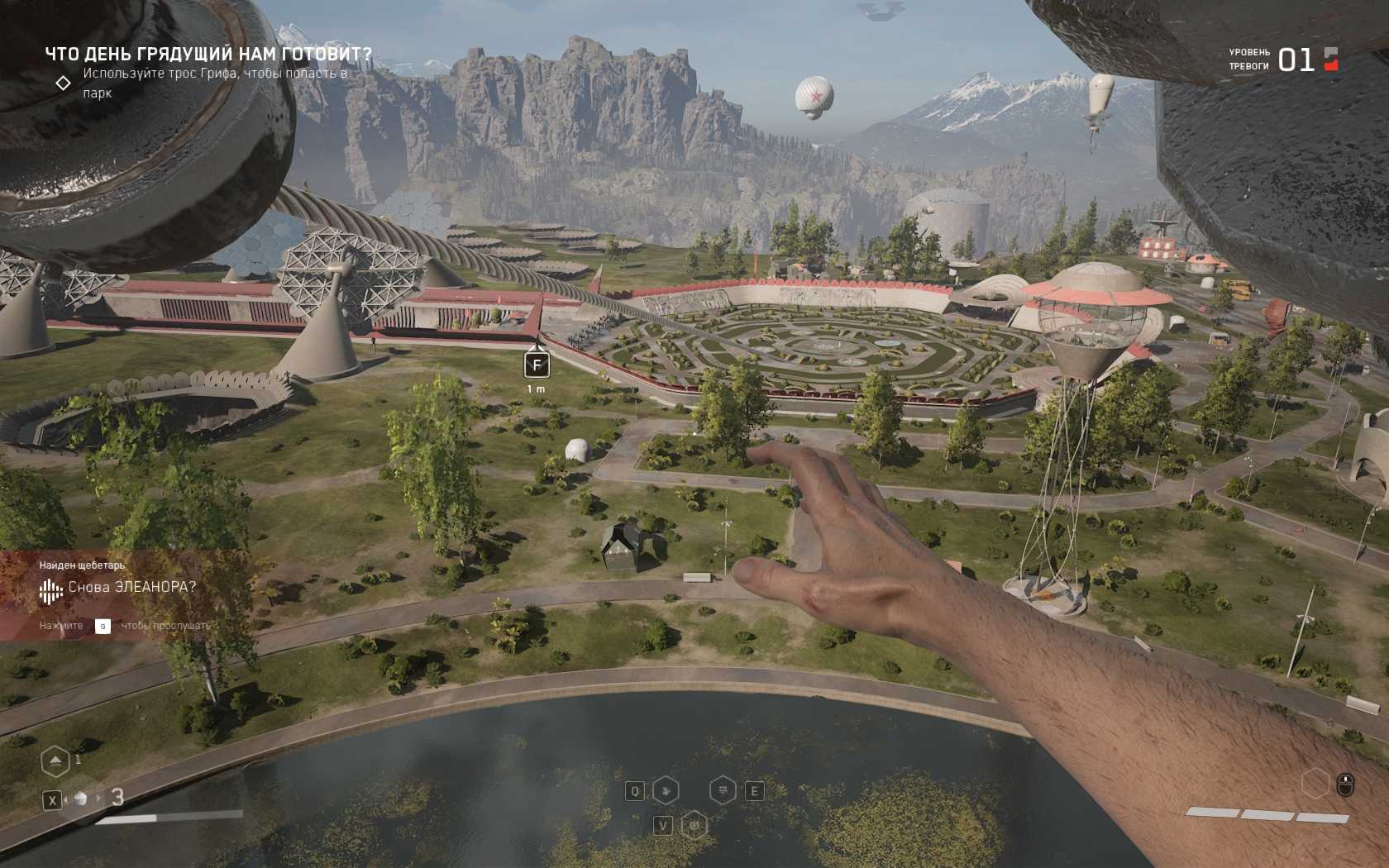This screenshot has height=868, width=1389.
Task: Select the white consumable item in the quick slot
Action: [81, 799]
